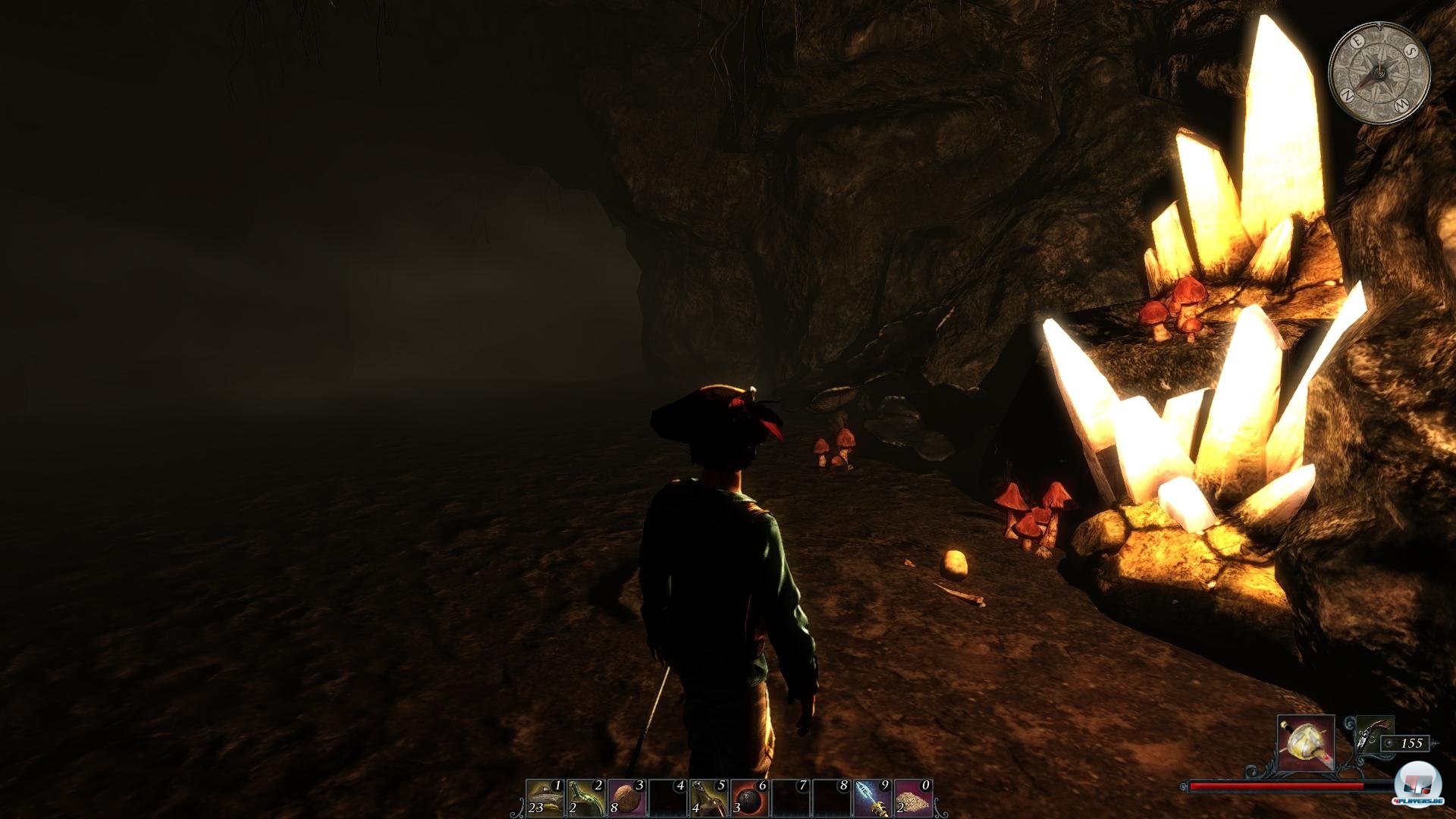The image size is (1456, 819).
Task: Click the equipped rapier weapon icon
Action: [1306, 743]
